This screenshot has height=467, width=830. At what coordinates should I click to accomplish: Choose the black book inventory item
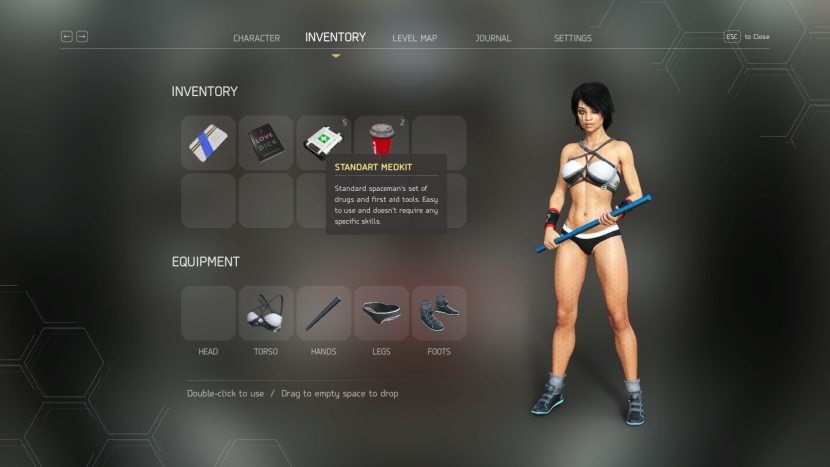[266, 142]
